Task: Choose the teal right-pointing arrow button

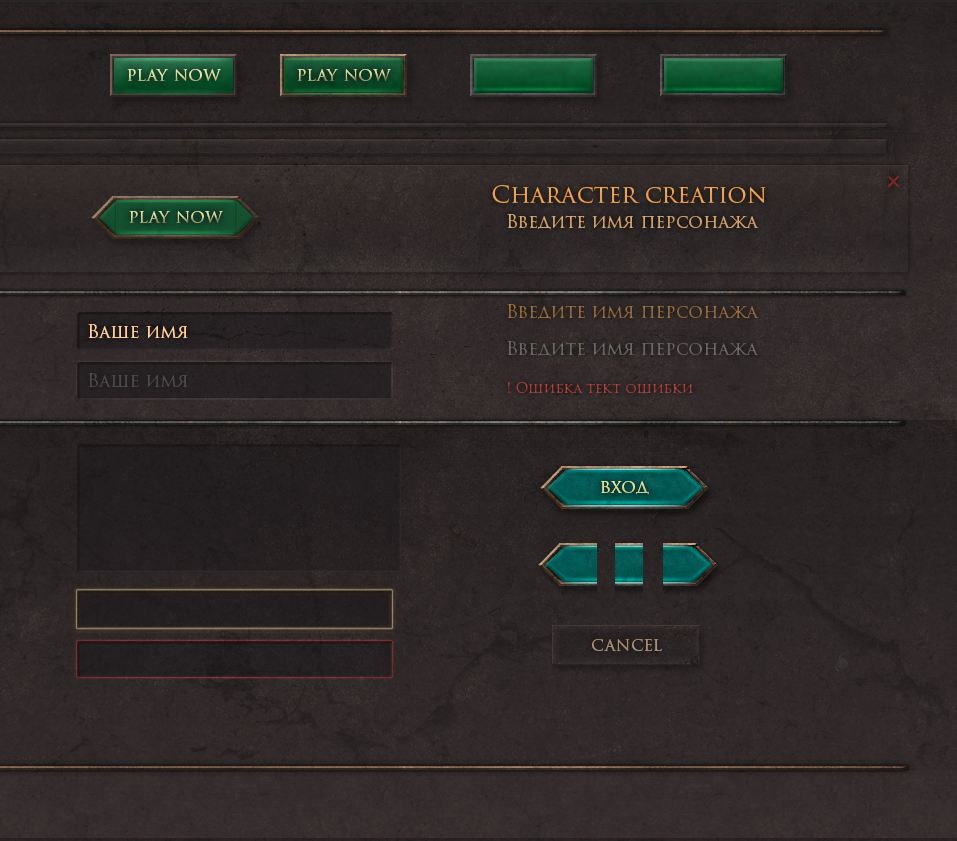Action: tap(688, 565)
